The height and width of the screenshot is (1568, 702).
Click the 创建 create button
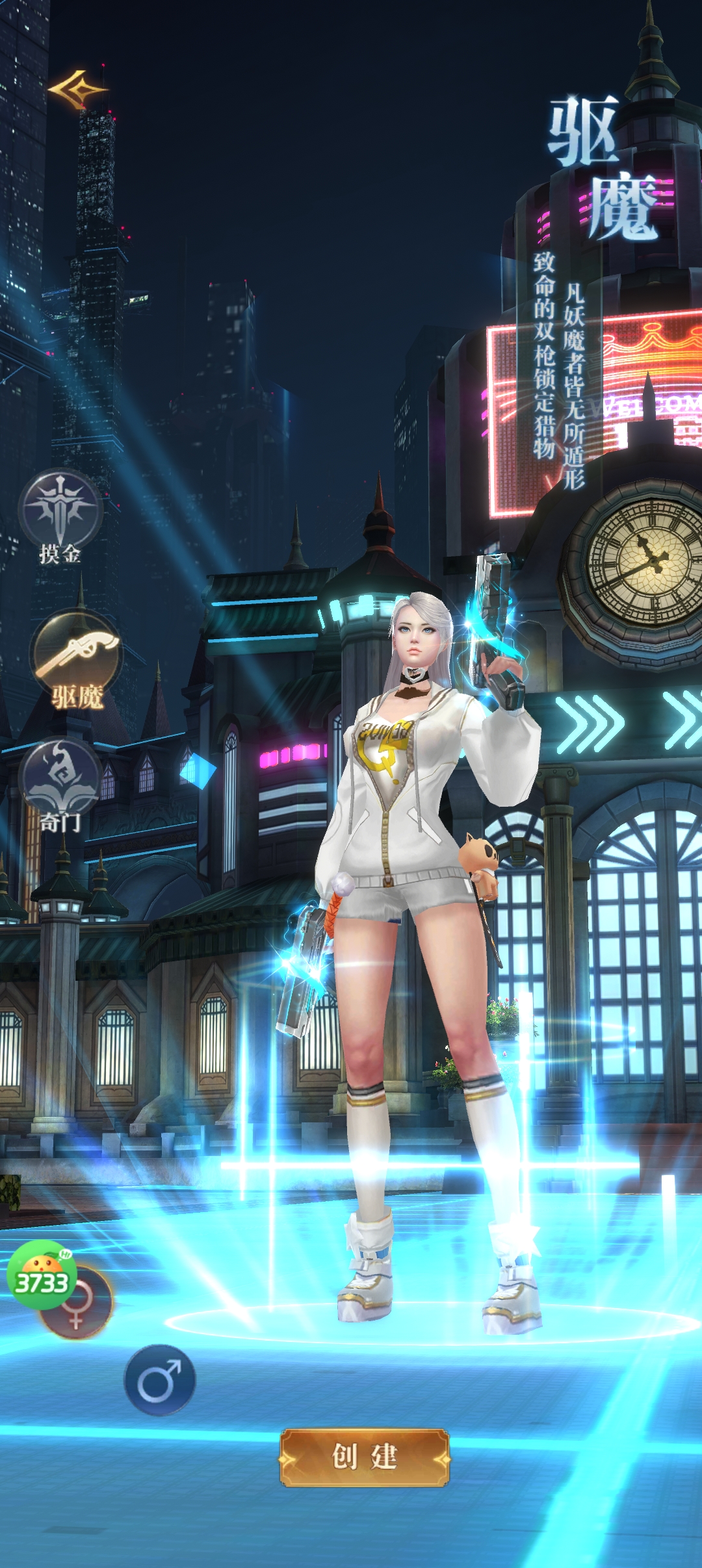[x=364, y=1457]
